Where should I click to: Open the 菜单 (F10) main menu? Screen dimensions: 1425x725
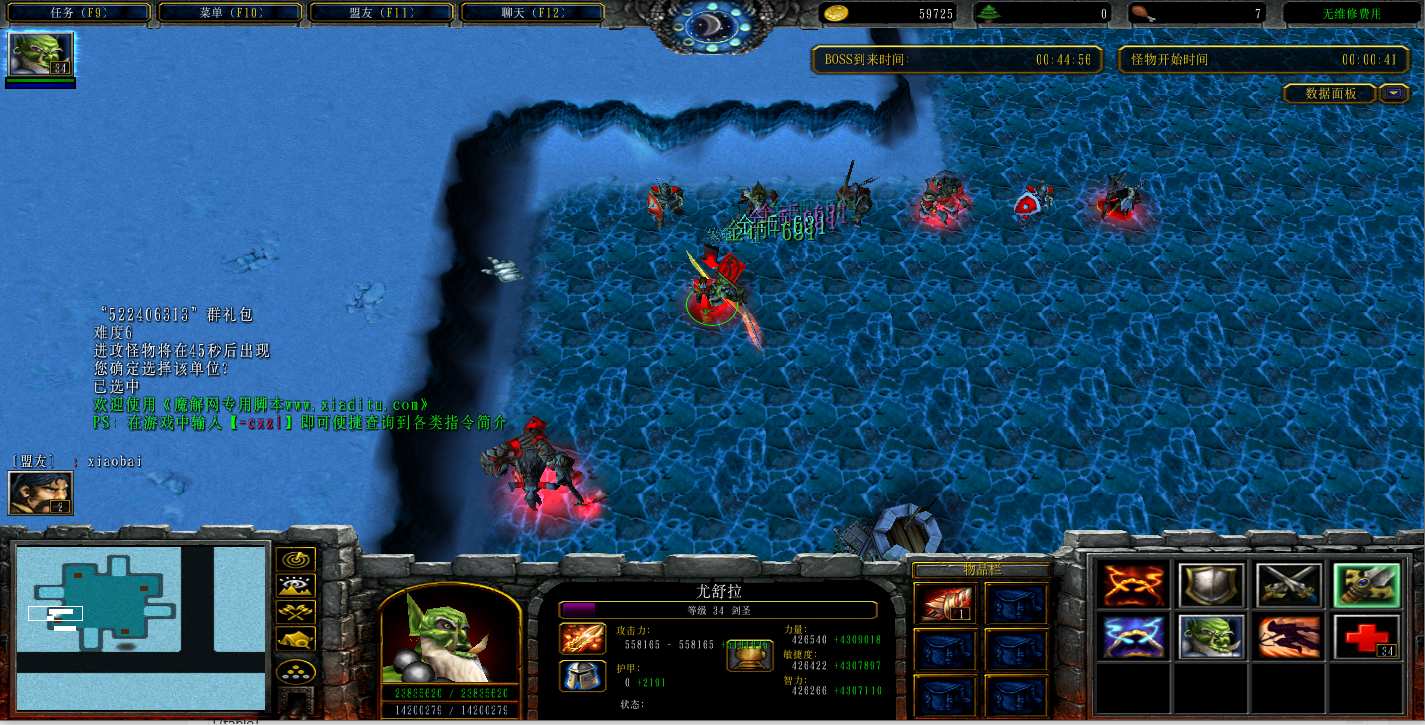[x=230, y=14]
